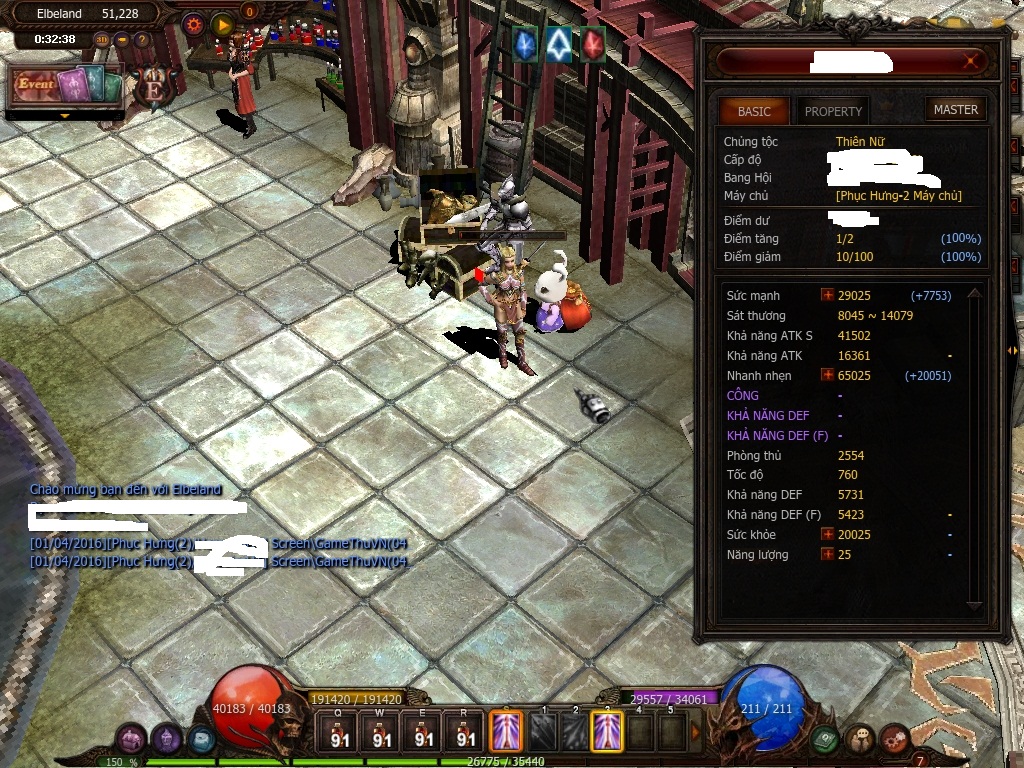Increase the Năng lượng stat

[x=827, y=554]
